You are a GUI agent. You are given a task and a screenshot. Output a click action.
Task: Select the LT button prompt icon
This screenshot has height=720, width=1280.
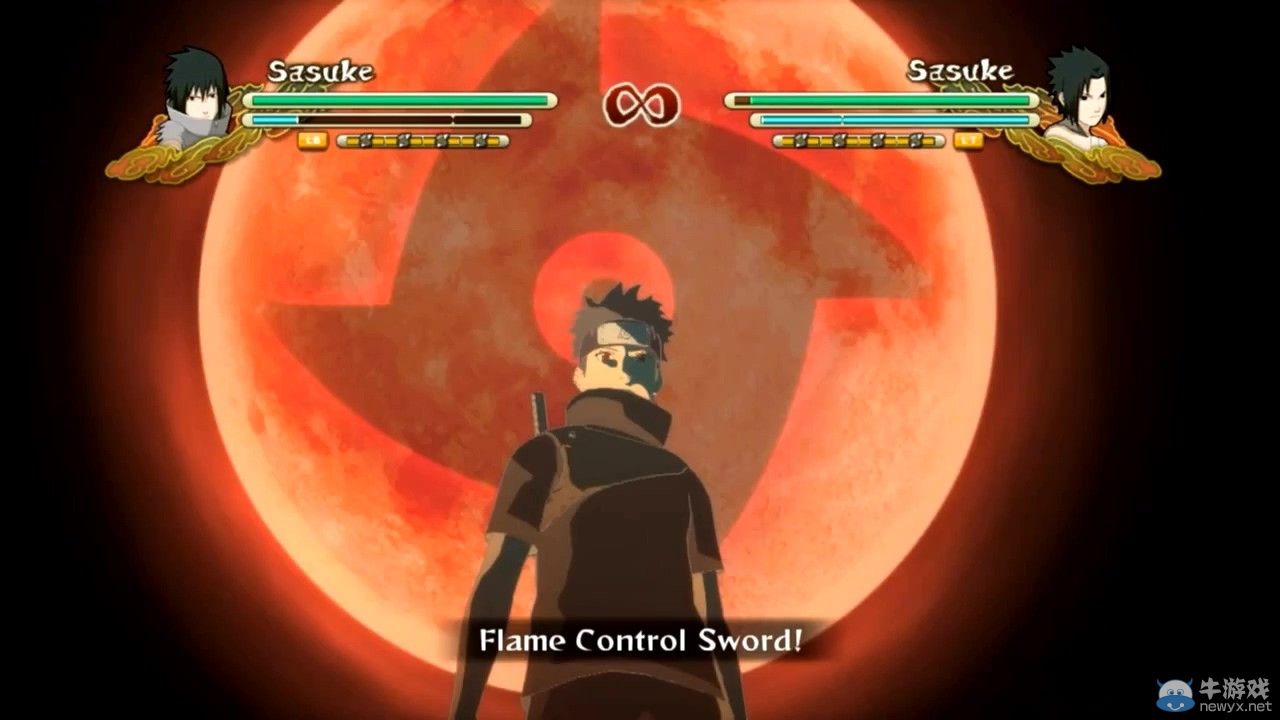(x=968, y=139)
